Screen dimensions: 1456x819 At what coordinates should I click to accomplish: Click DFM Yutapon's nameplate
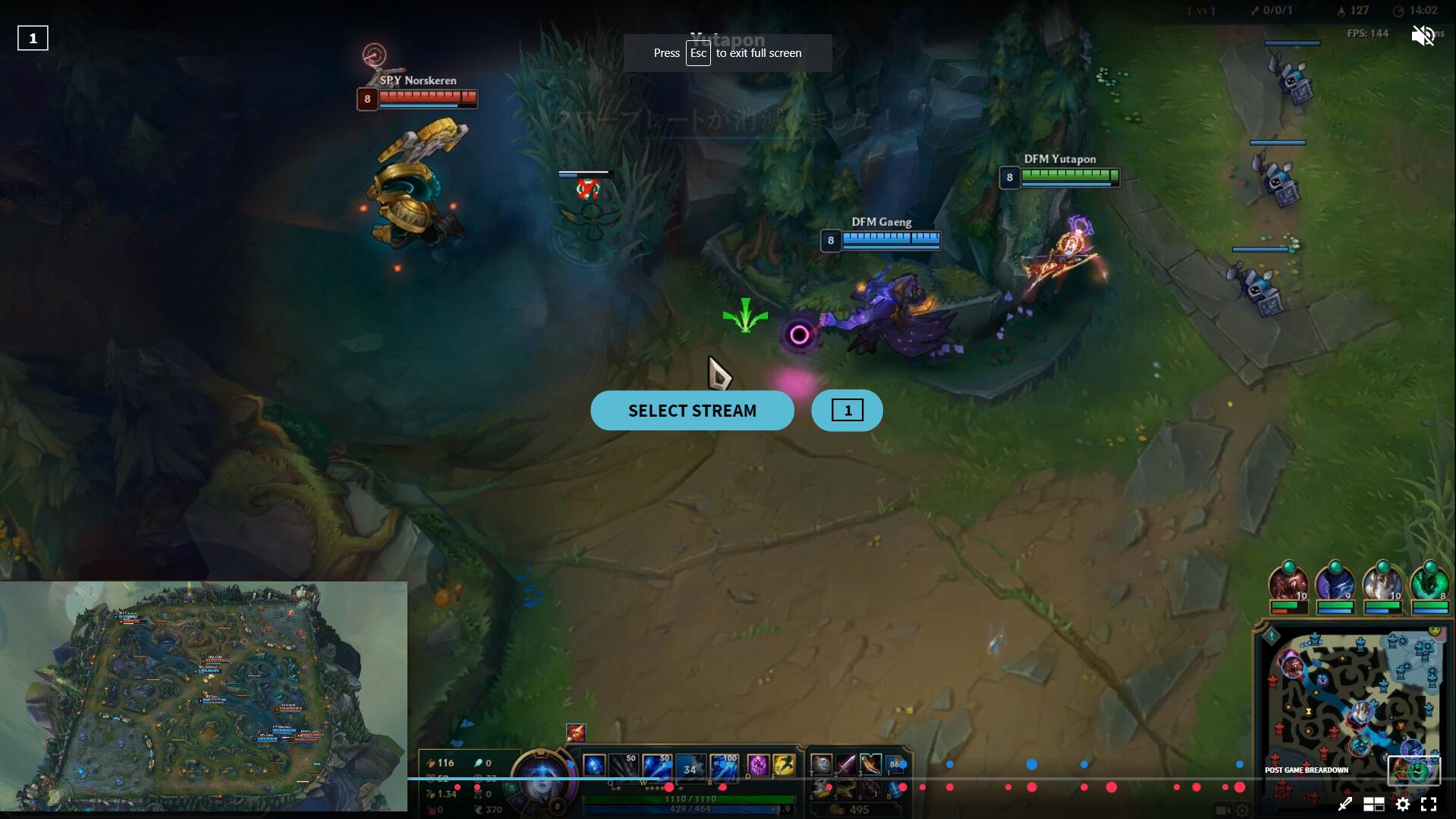1059,159
